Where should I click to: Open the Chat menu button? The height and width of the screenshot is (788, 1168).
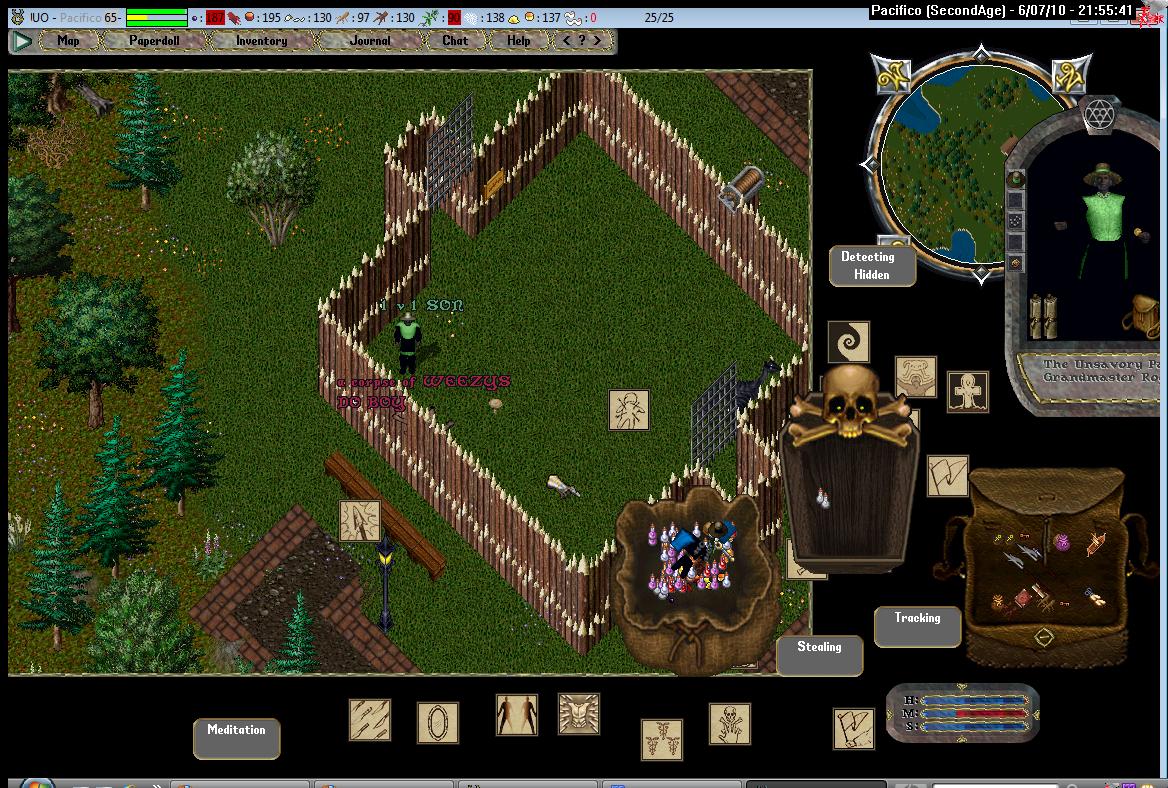point(455,41)
